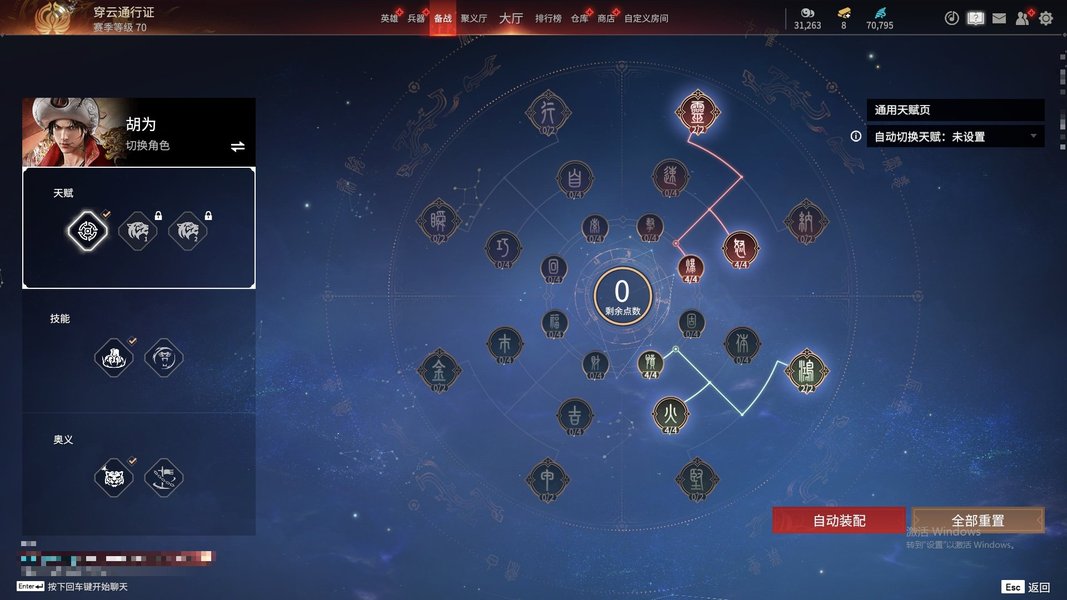
Task: Visit the 商店 shop tab
Action: tap(606, 18)
